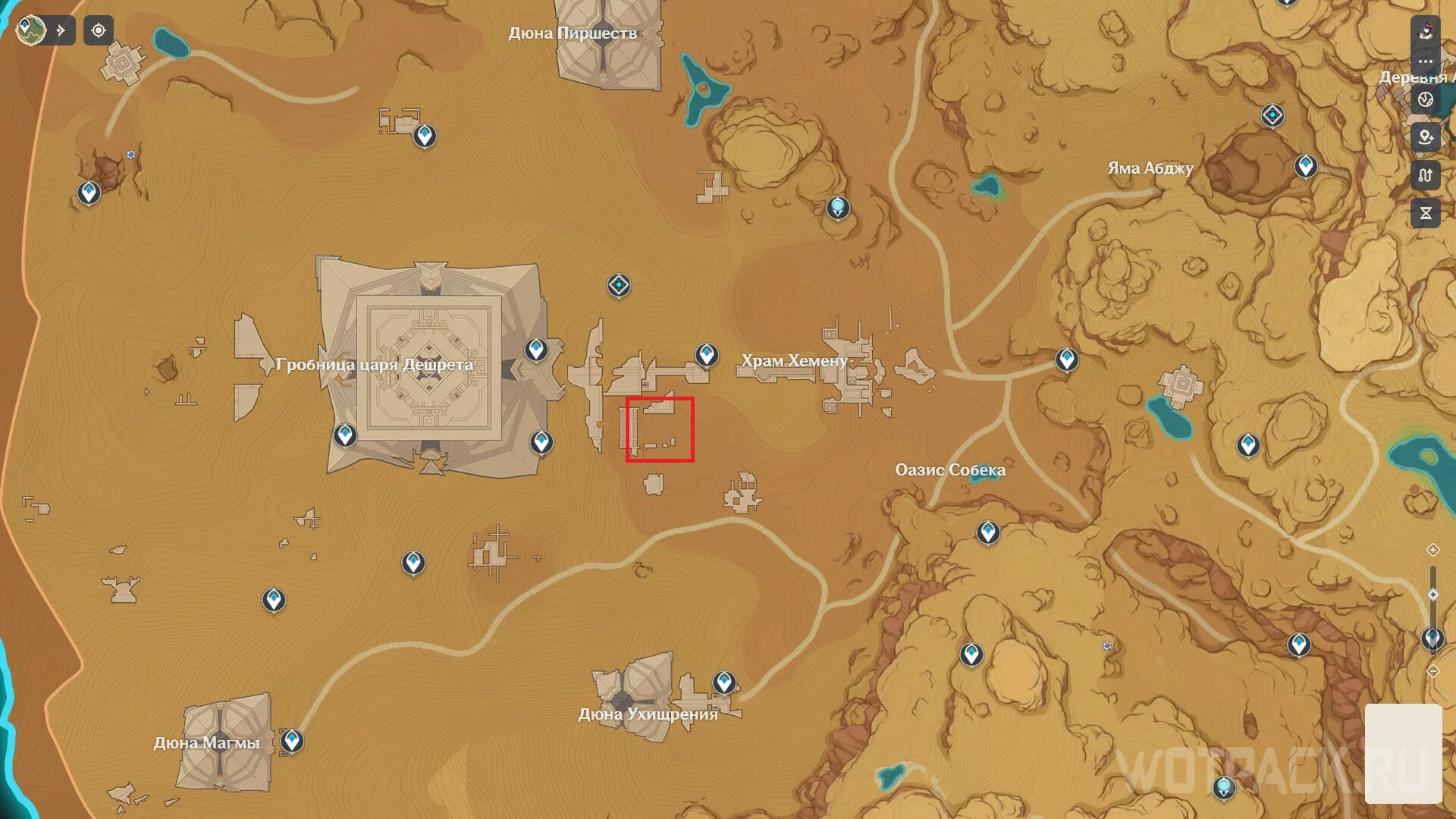Select the waypoint near Яма Абджу
Screen dimensions: 1456x819
click(x=1305, y=165)
